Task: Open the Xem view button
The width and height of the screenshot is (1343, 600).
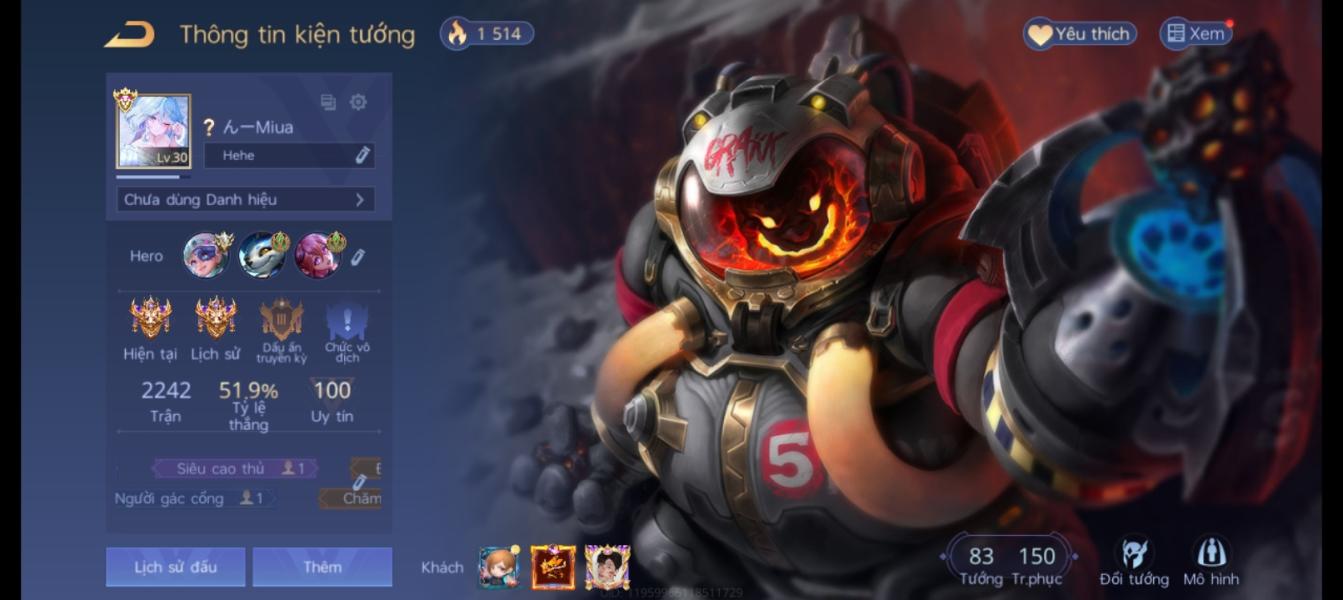Action: point(1195,34)
